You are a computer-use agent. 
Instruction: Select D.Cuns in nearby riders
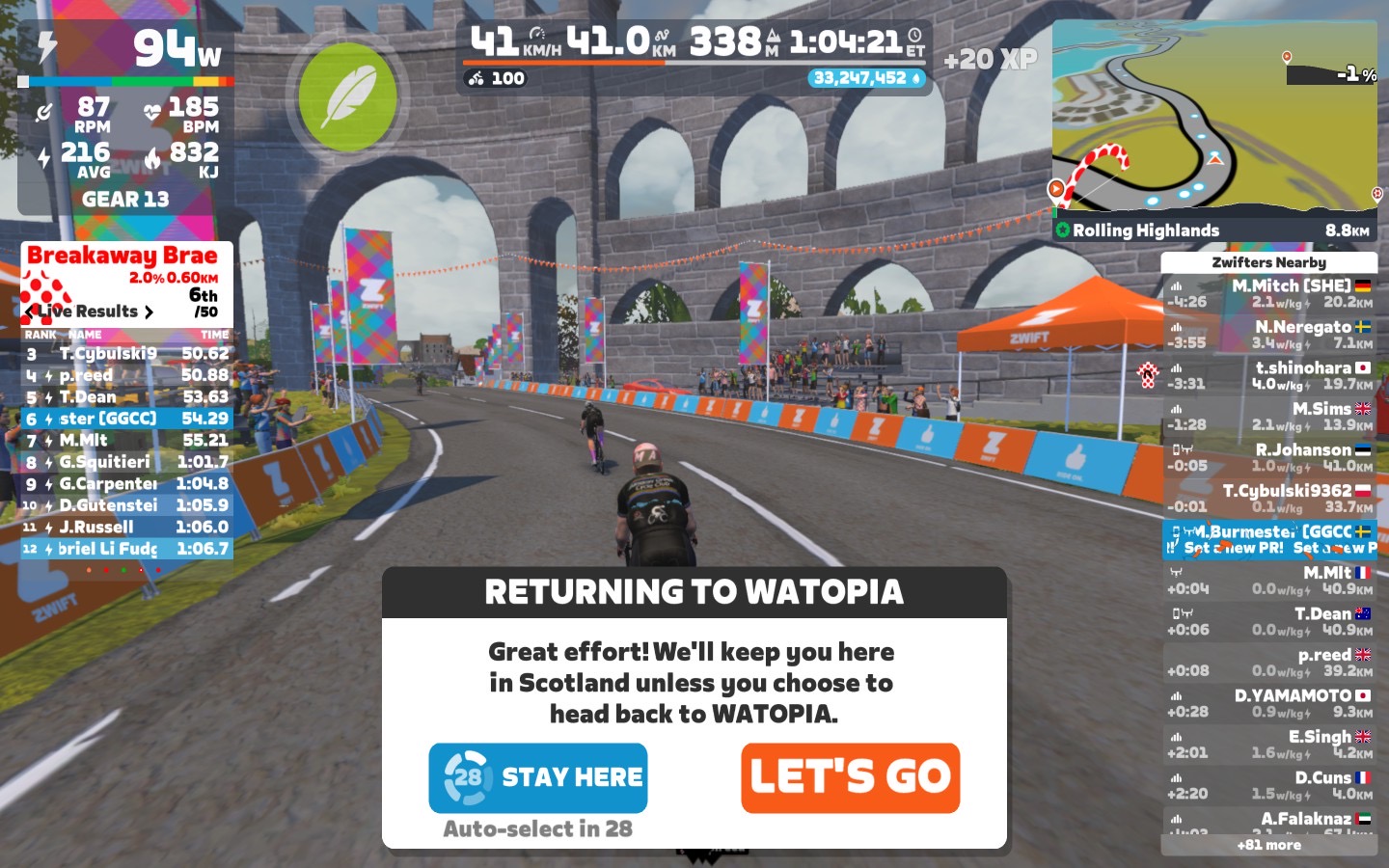(1269, 785)
